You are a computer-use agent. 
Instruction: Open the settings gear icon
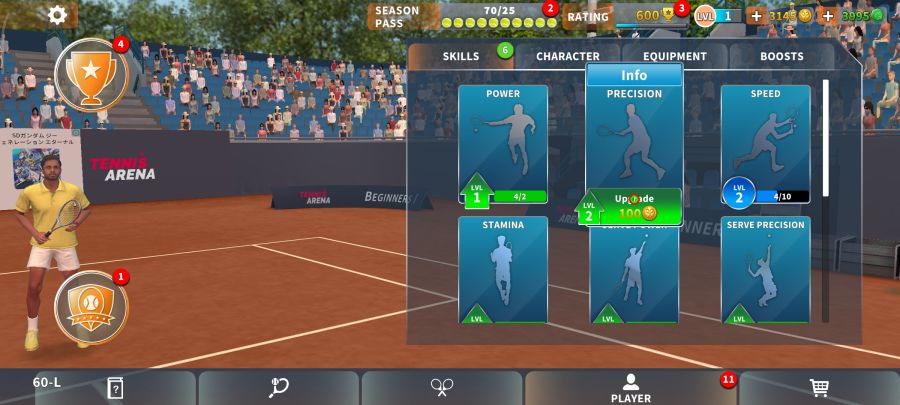click(x=58, y=15)
